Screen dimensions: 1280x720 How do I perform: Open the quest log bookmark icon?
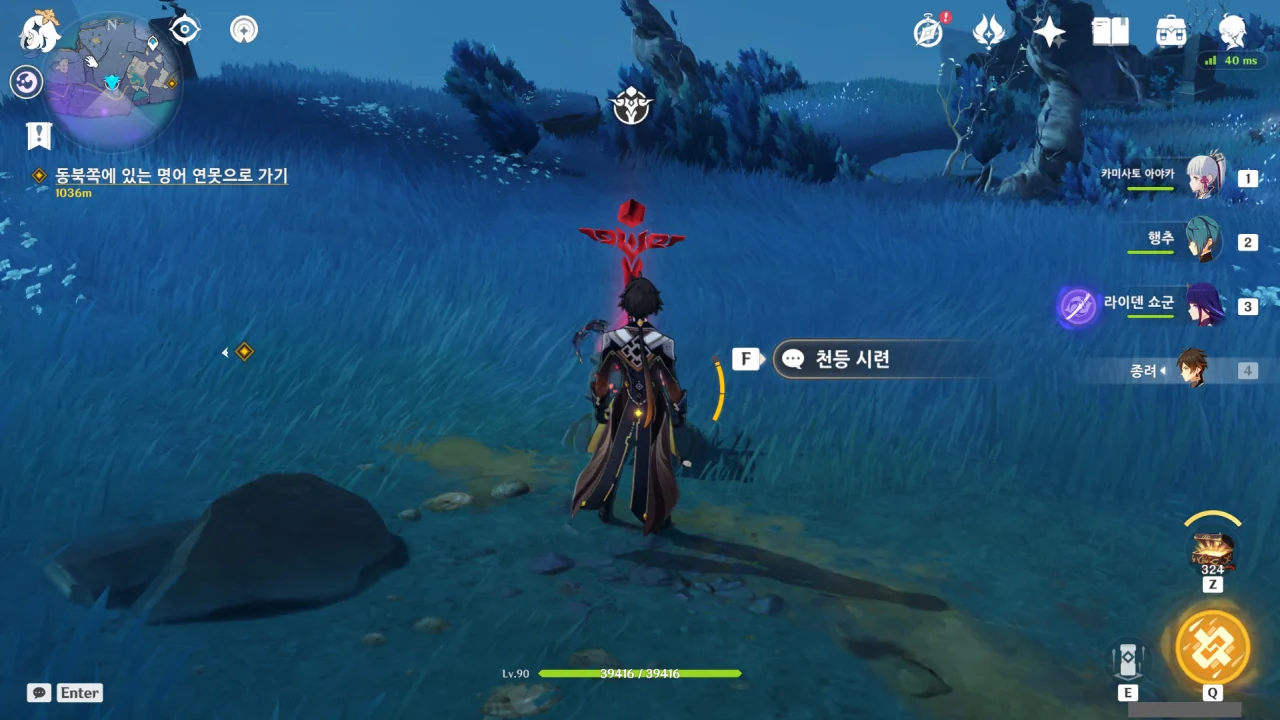coord(39,136)
